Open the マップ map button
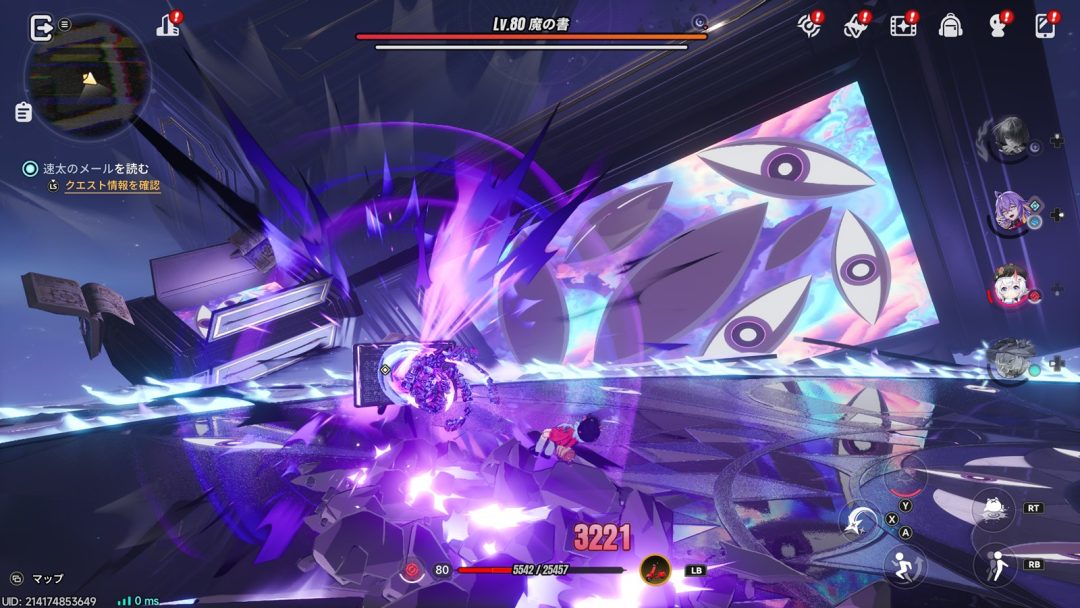The height and width of the screenshot is (608, 1080). coord(38,578)
